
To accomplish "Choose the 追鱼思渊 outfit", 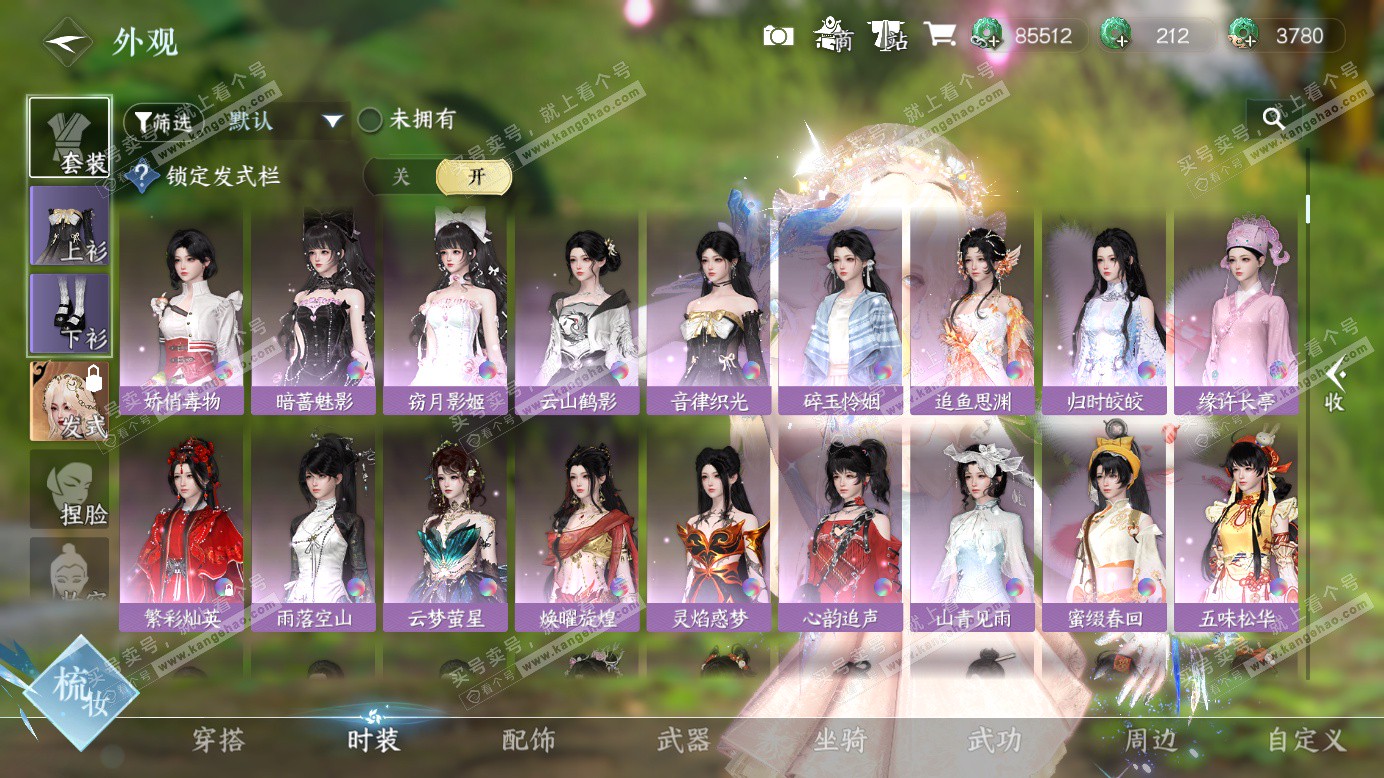I will 973,313.
